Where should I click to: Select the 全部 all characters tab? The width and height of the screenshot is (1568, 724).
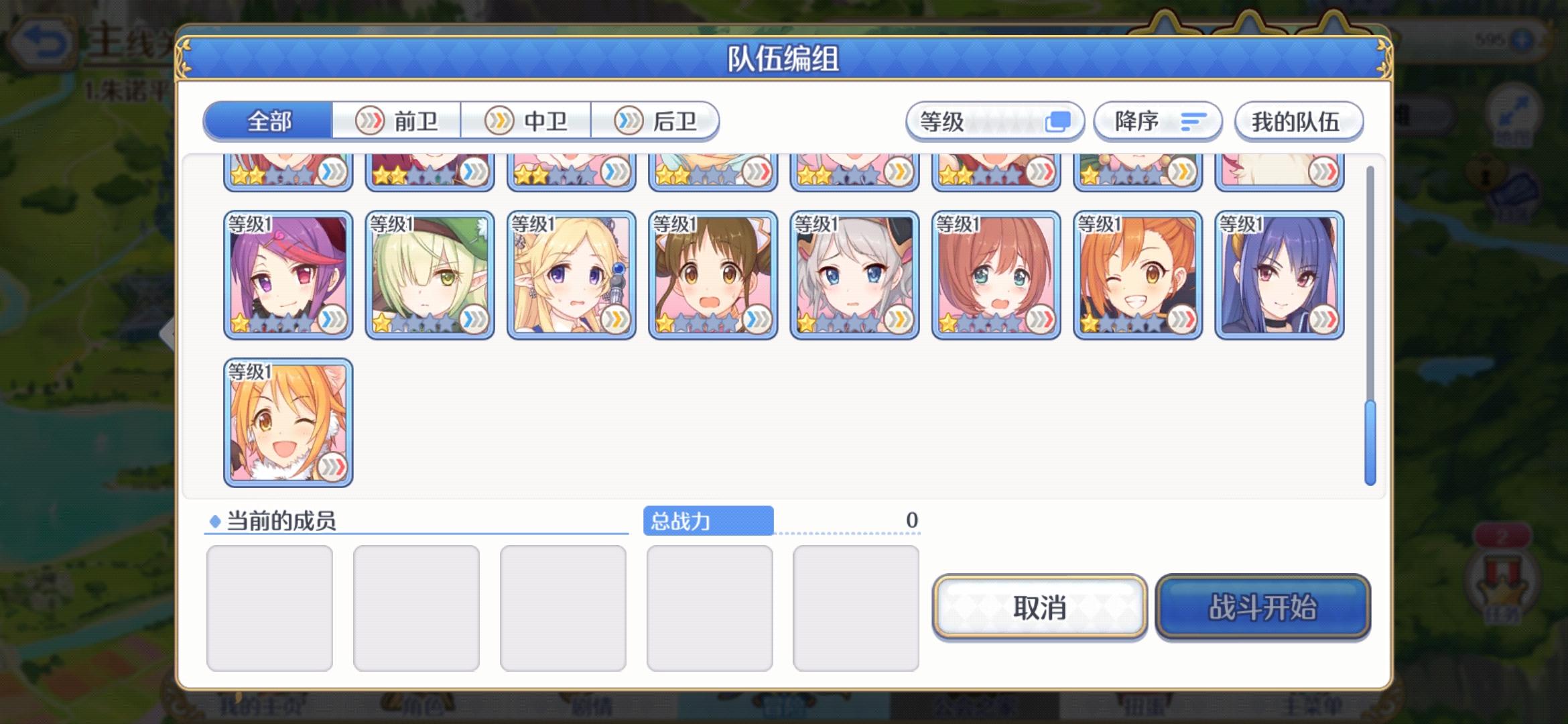[x=268, y=121]
